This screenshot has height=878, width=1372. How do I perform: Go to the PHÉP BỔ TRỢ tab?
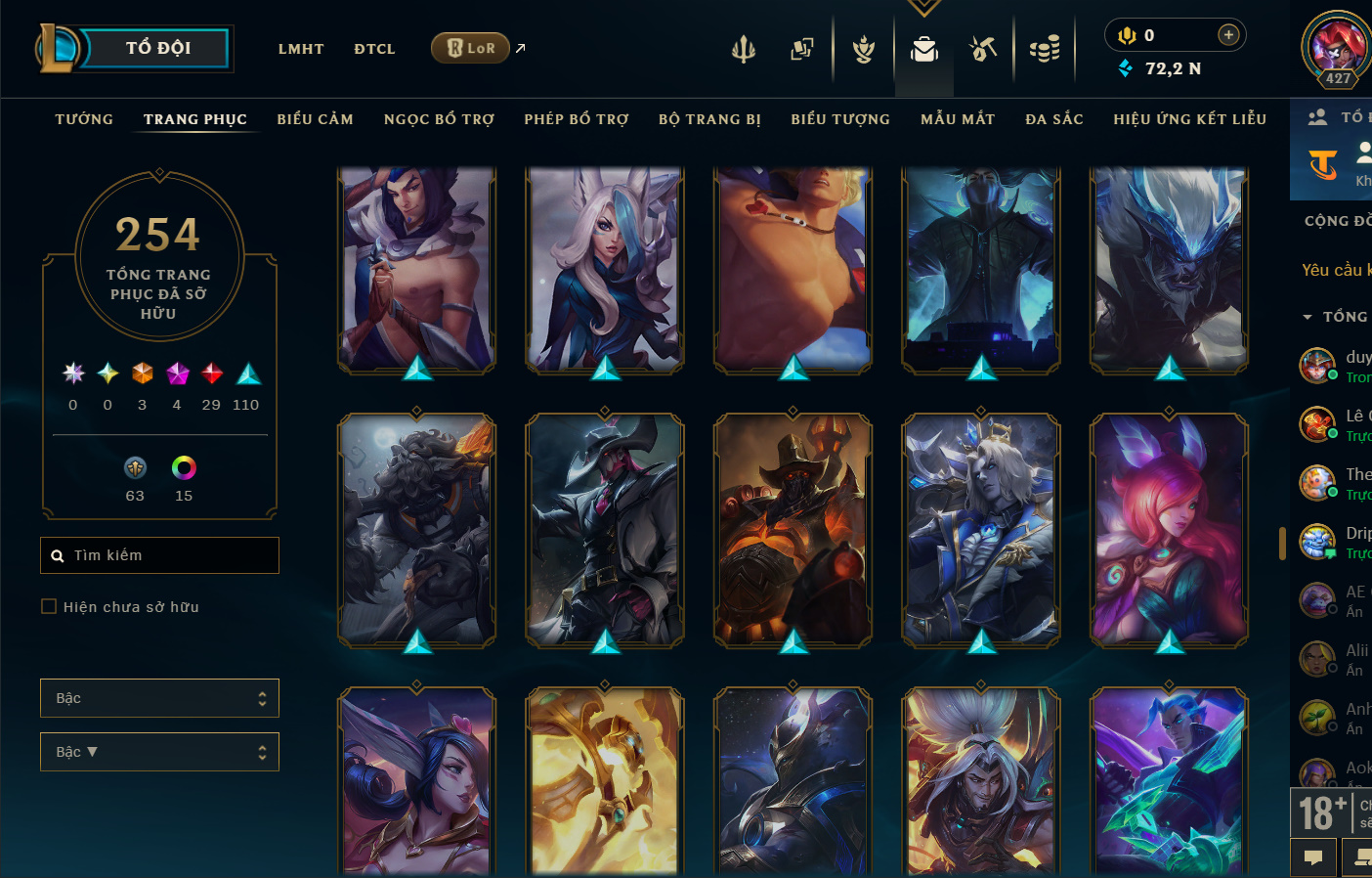tap(577, 119)
